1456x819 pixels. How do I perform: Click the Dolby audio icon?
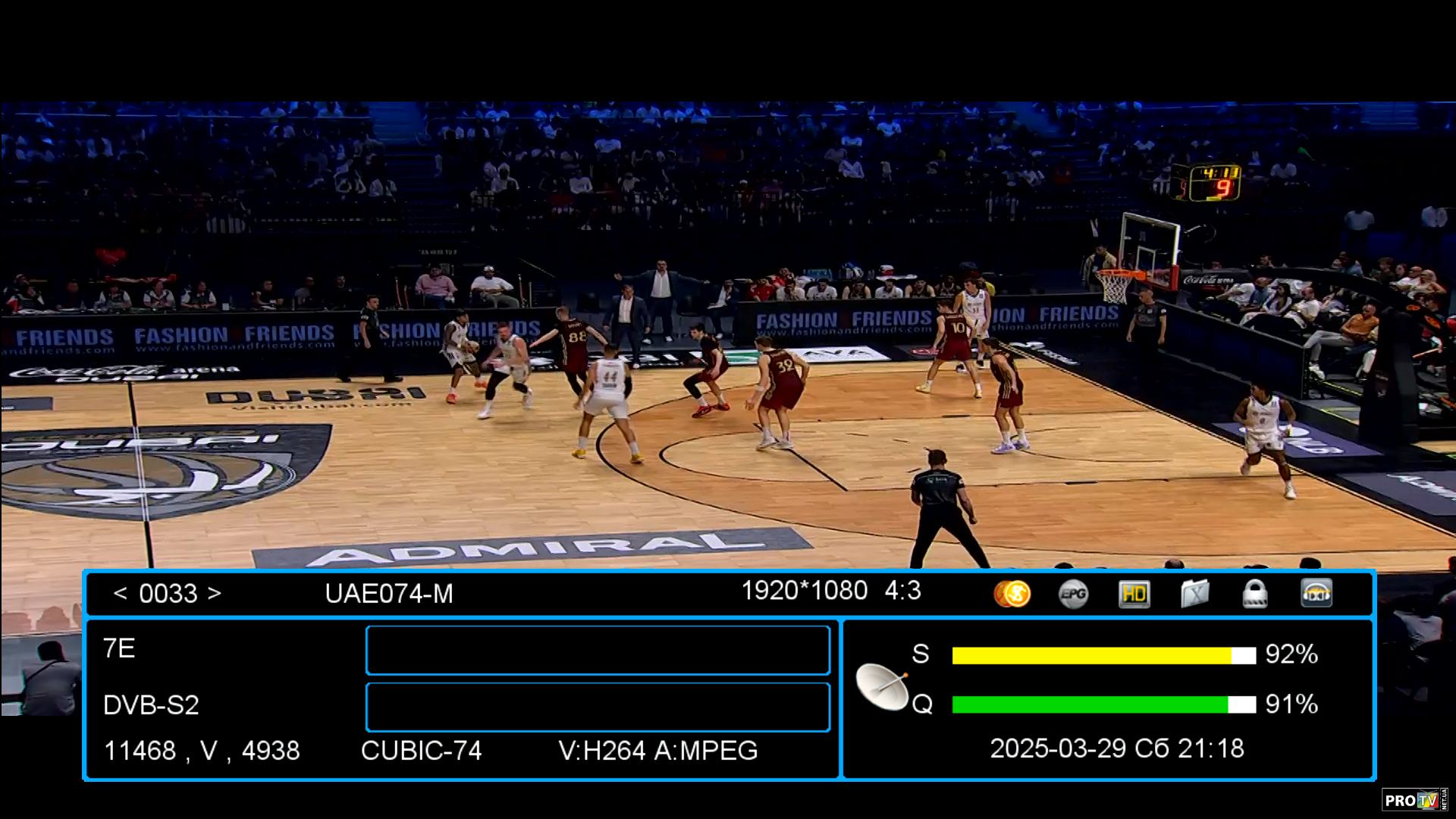(1316, 594)
